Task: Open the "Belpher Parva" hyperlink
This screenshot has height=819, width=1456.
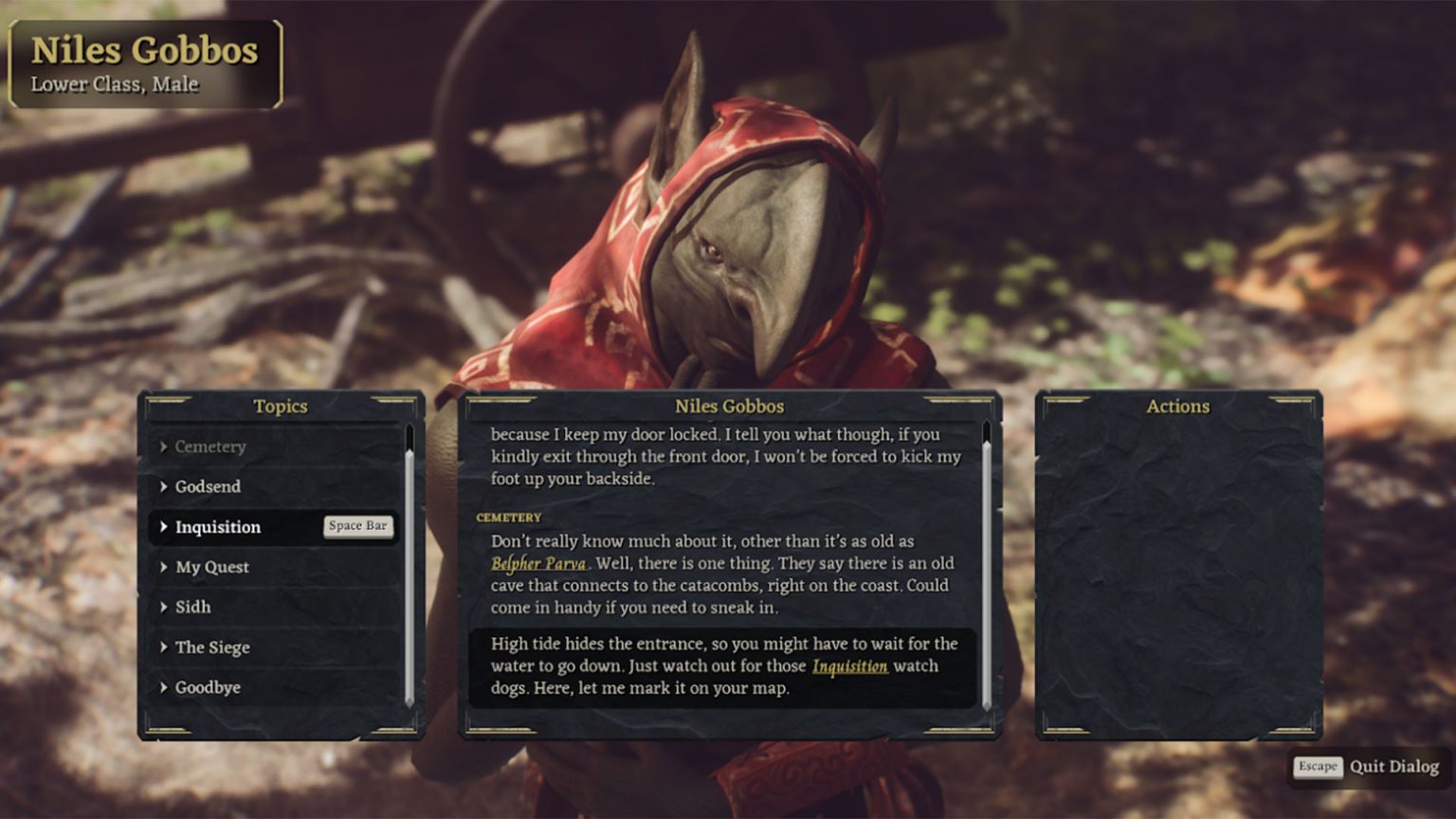Action: (537, 561)
